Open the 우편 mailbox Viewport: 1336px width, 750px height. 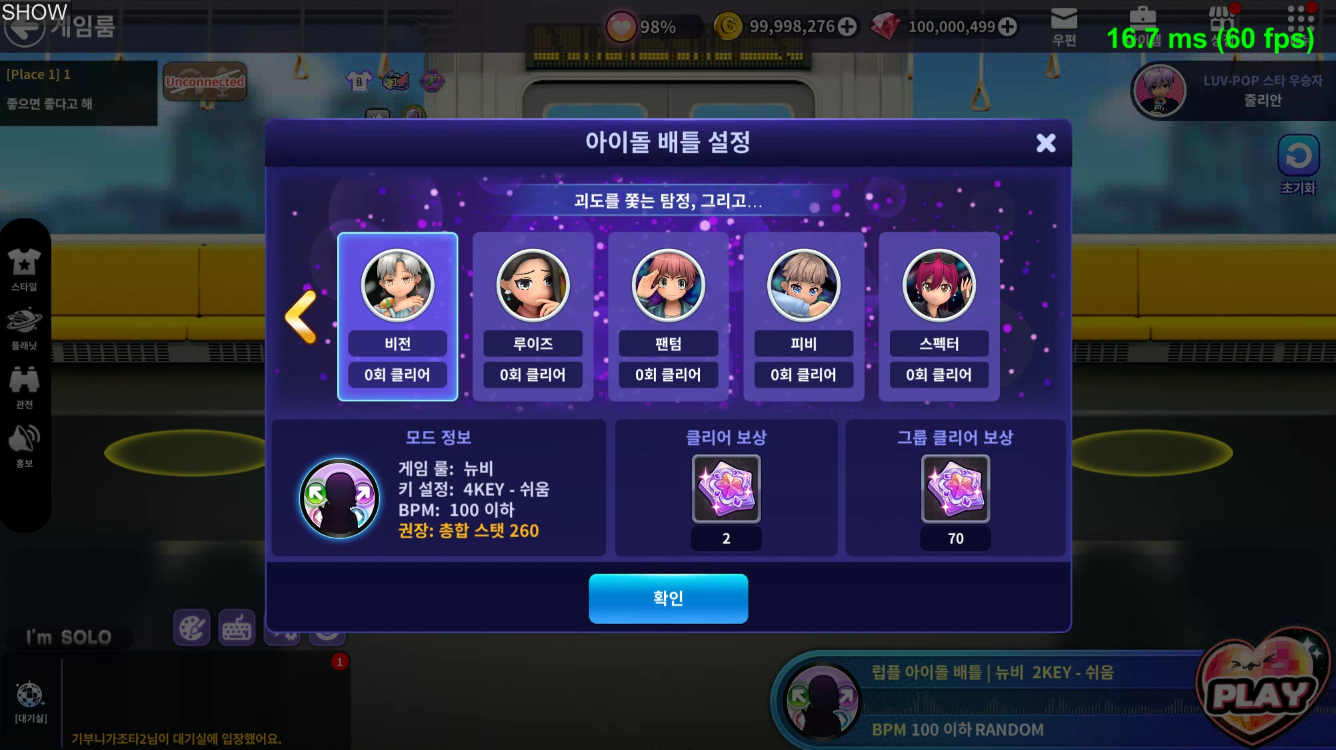[1064, 25]
